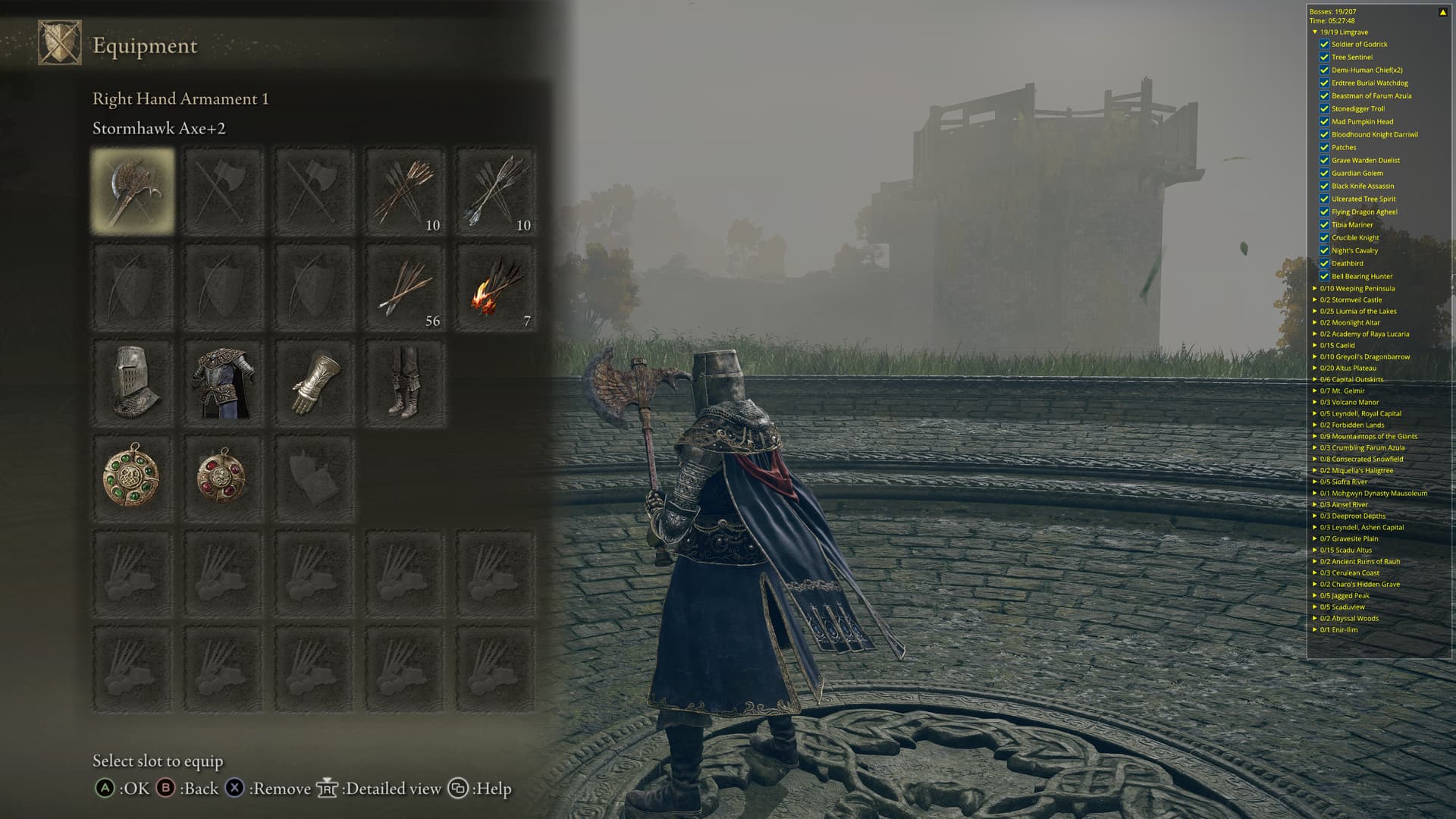Collapse the 19/19 Limgrave boss list
This screenshot has width=1456, height=819.
coord(1315,33)
